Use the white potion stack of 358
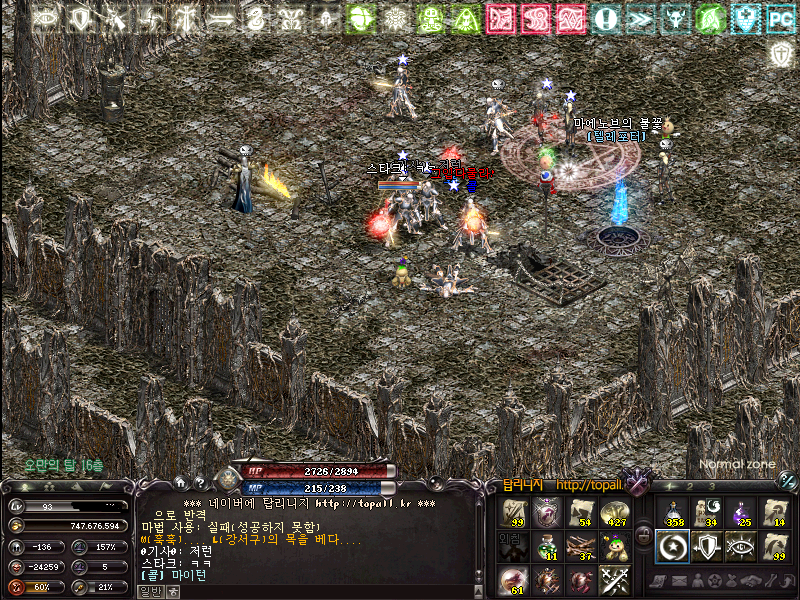The height and width of the screenshot is (600, 800). (672, 513)
